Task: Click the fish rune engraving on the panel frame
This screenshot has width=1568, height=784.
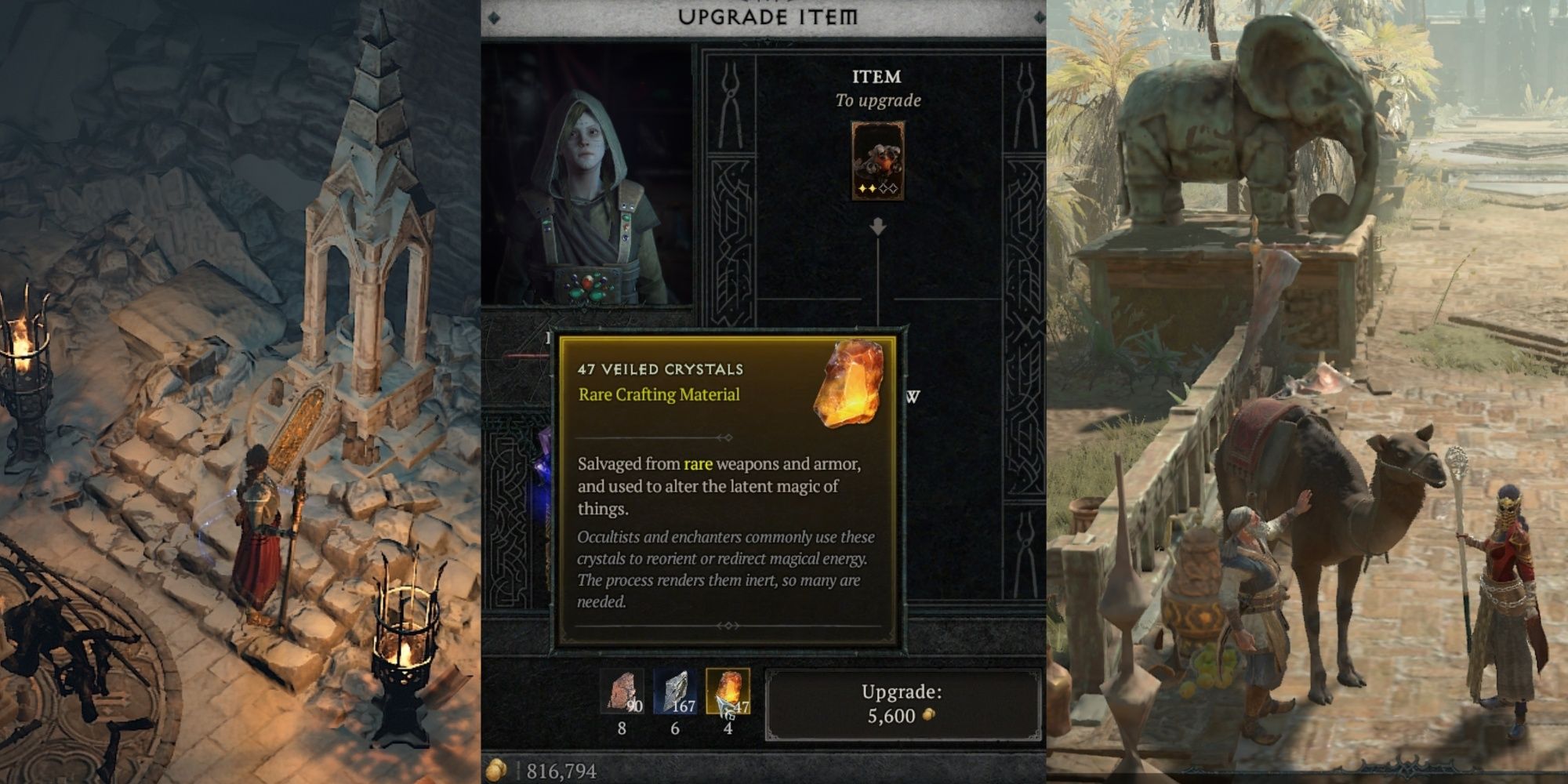Action: coord(731,176)
